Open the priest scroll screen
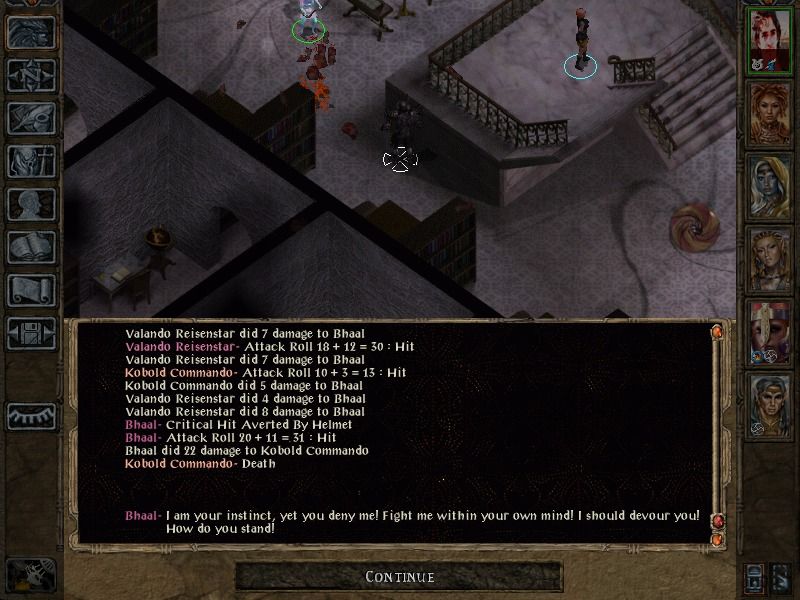The height and width of the screenshot is (600, 800). 31,290
